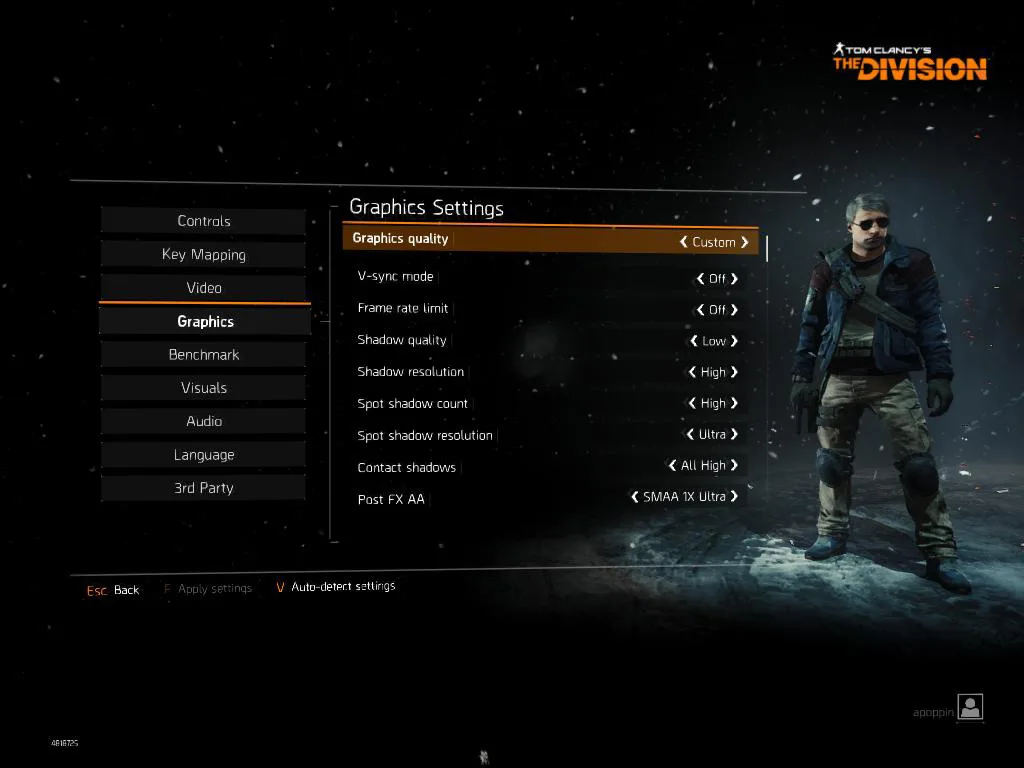Click left arrow of Contact shadows setting
Viewport: 1024px width, 768px height.
[672, 466]
